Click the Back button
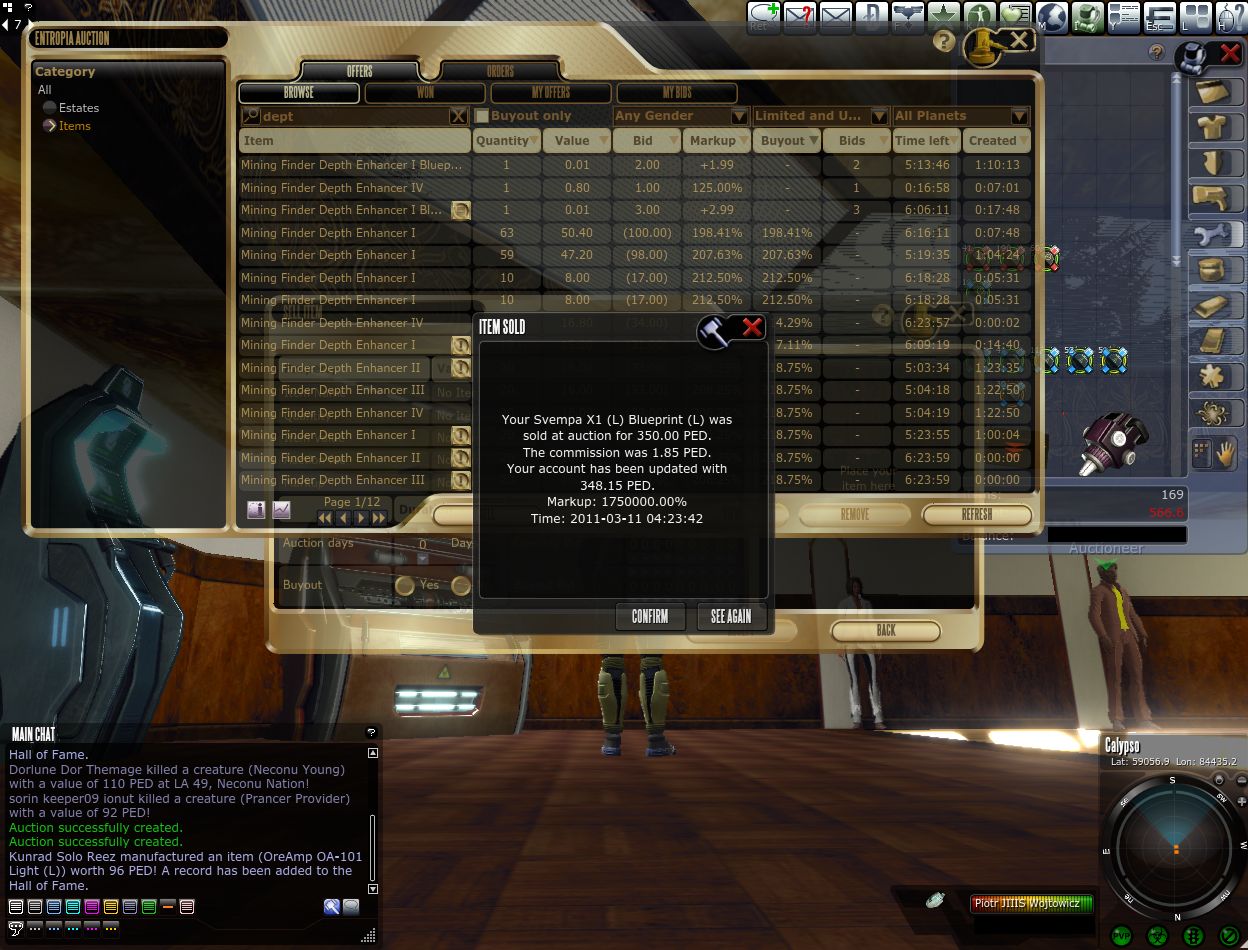This screenshot has height=950, width=1248. point(886,631)
